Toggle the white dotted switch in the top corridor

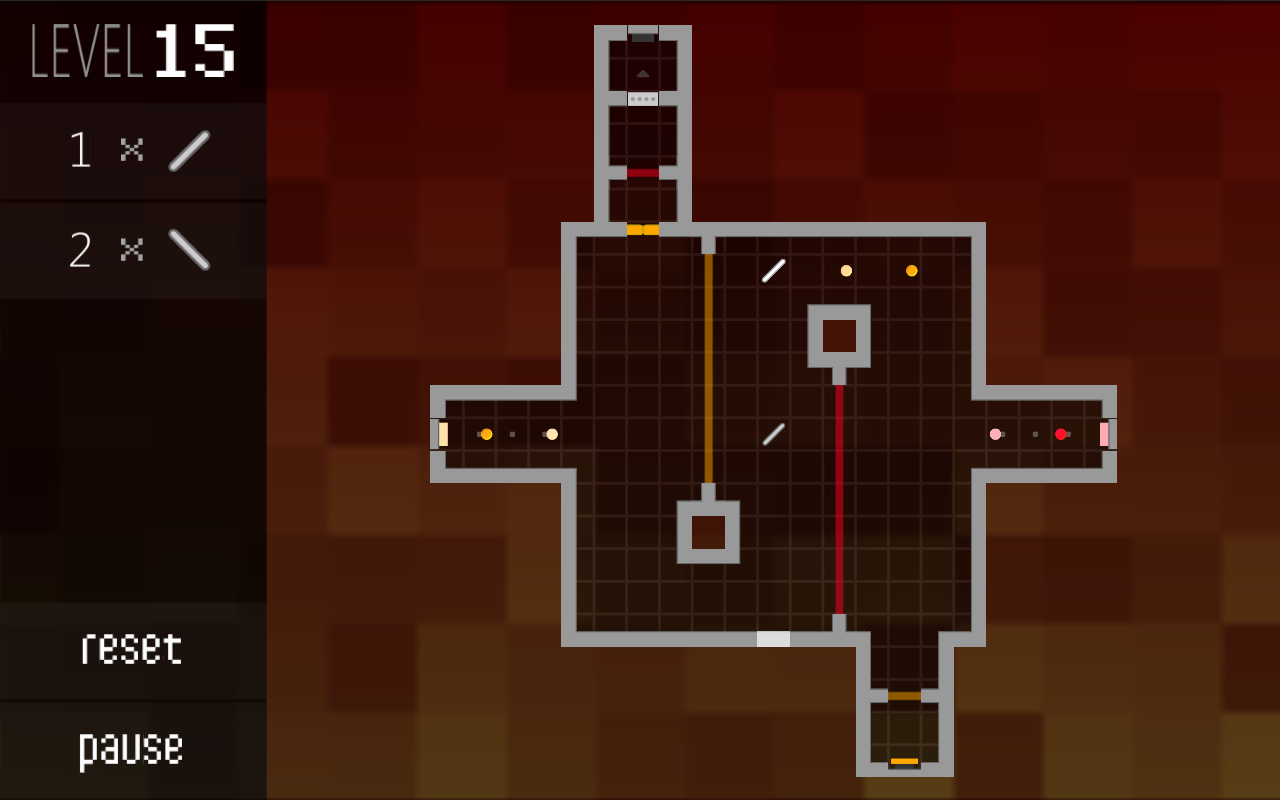pos(642,98)
